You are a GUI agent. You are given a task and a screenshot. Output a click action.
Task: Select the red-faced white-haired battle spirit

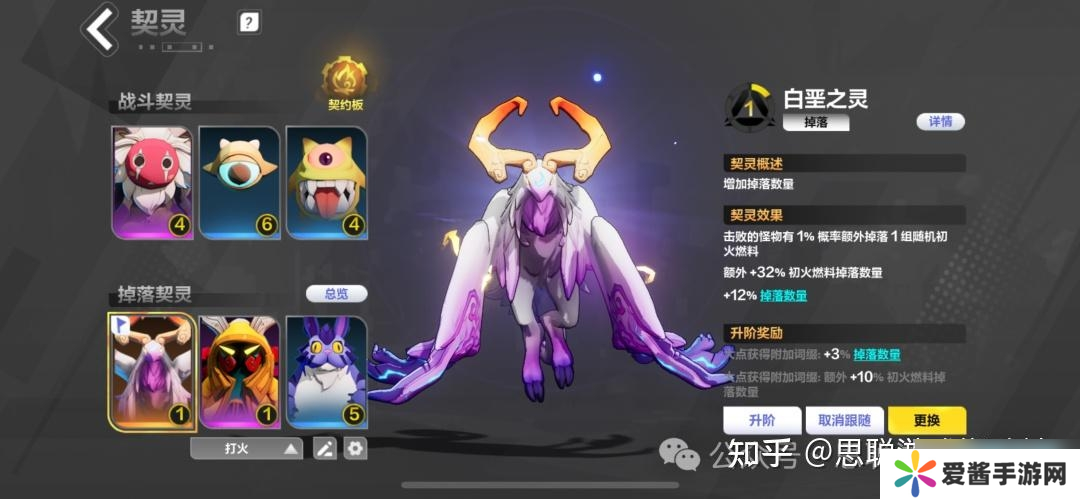[152, 182]
